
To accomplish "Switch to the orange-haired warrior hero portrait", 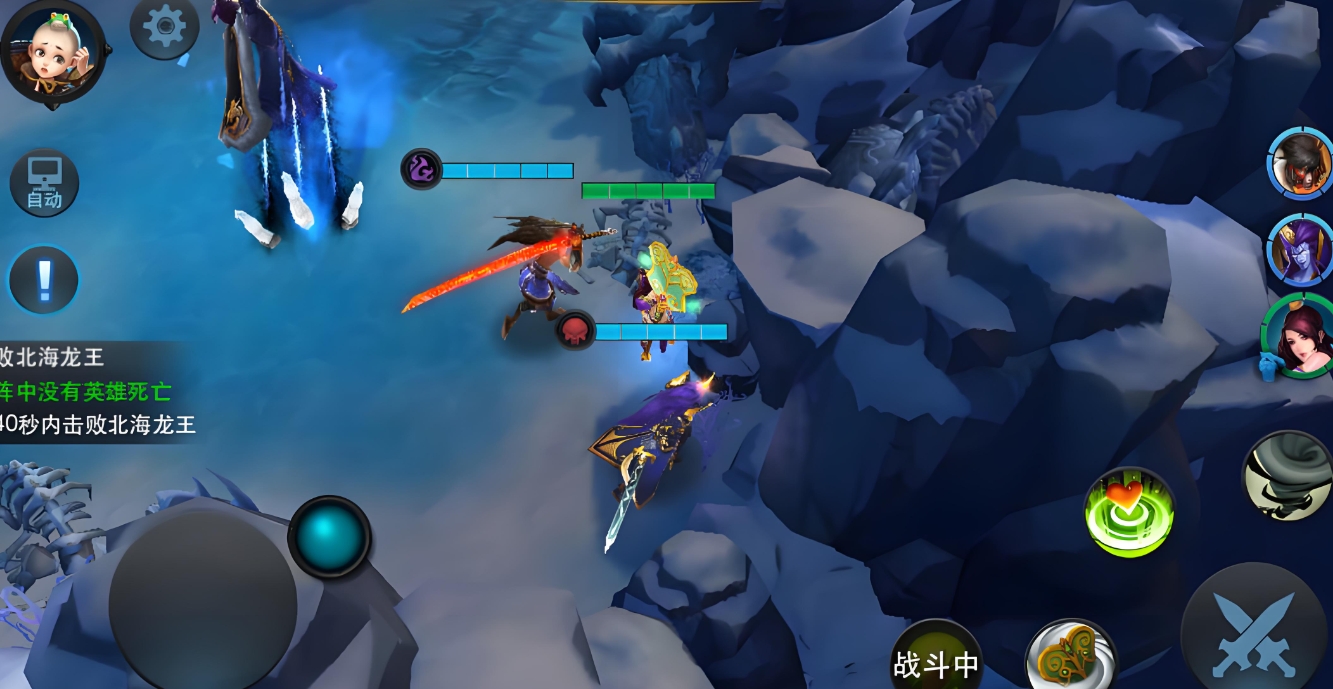I will click(1302, 163).
